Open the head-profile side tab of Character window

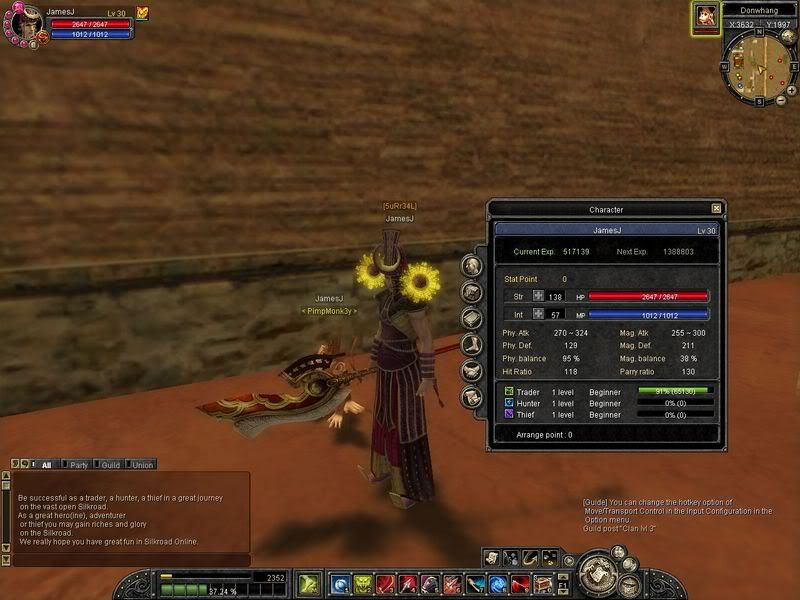473,265
